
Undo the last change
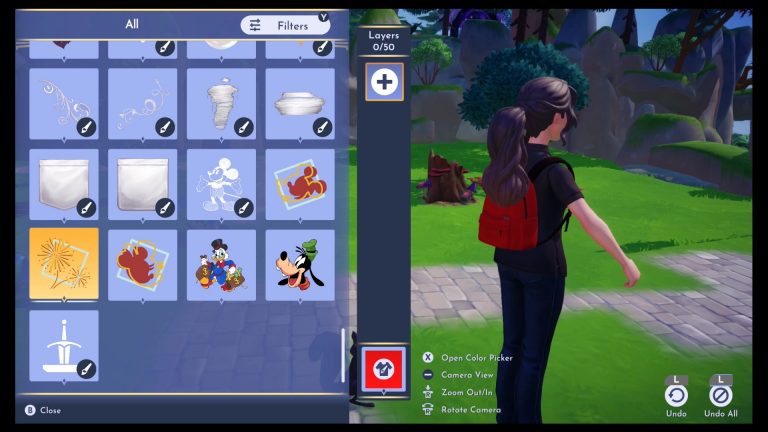click(676, 395)
